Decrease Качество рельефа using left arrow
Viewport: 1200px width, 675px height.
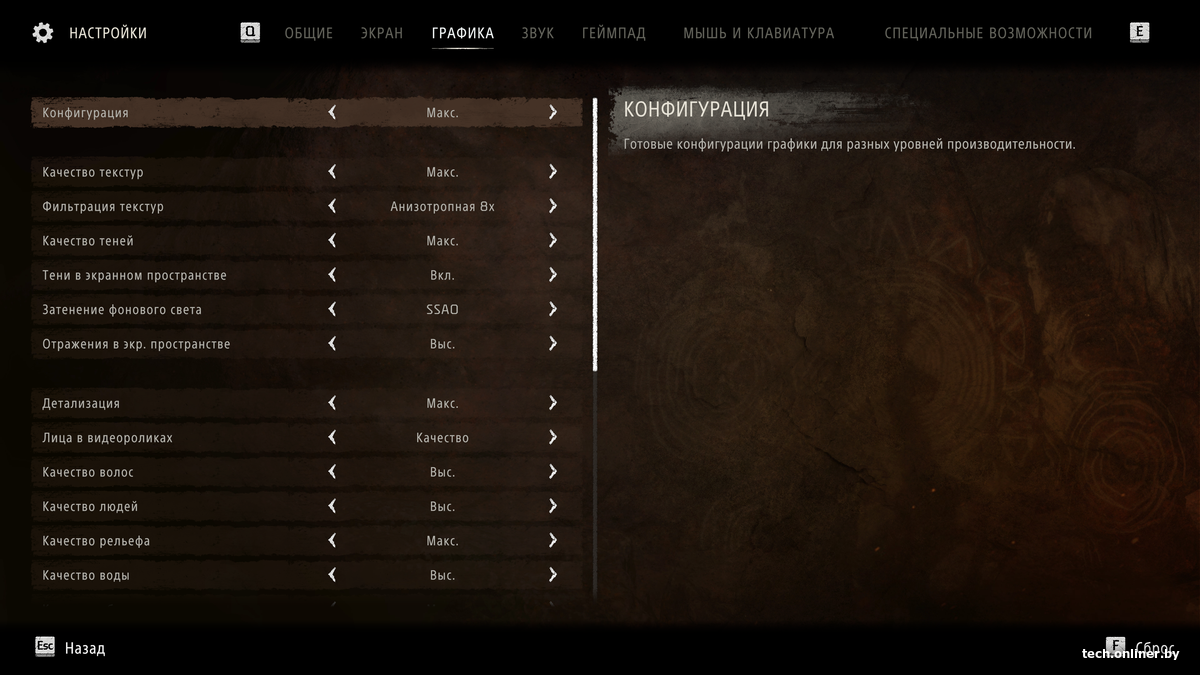(332, 541)
